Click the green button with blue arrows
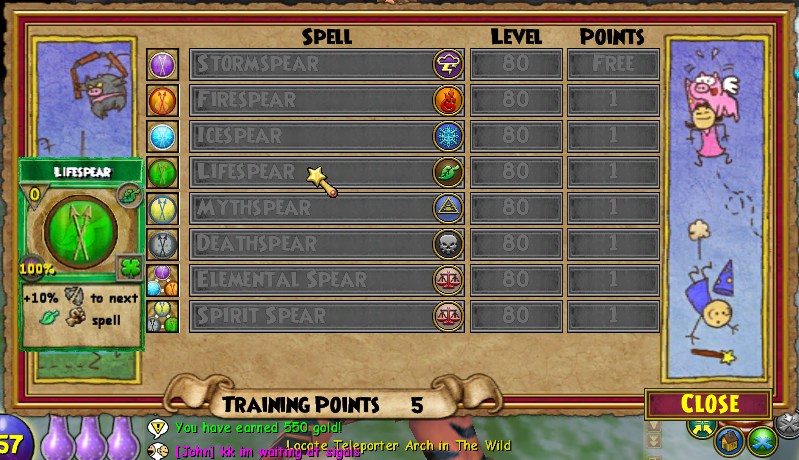The height and width of the screenshot is (460, 799). [x=763, y=439]
